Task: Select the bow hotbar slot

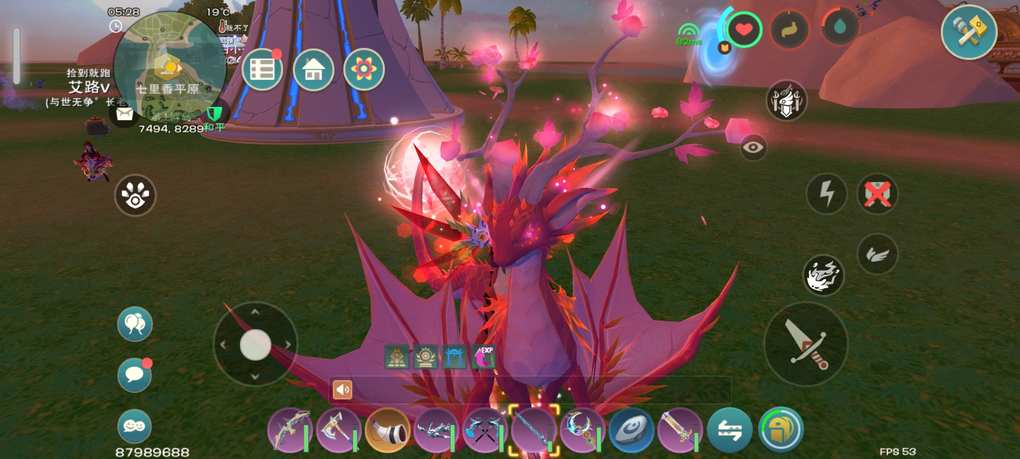Action: (x=290, y=430)
